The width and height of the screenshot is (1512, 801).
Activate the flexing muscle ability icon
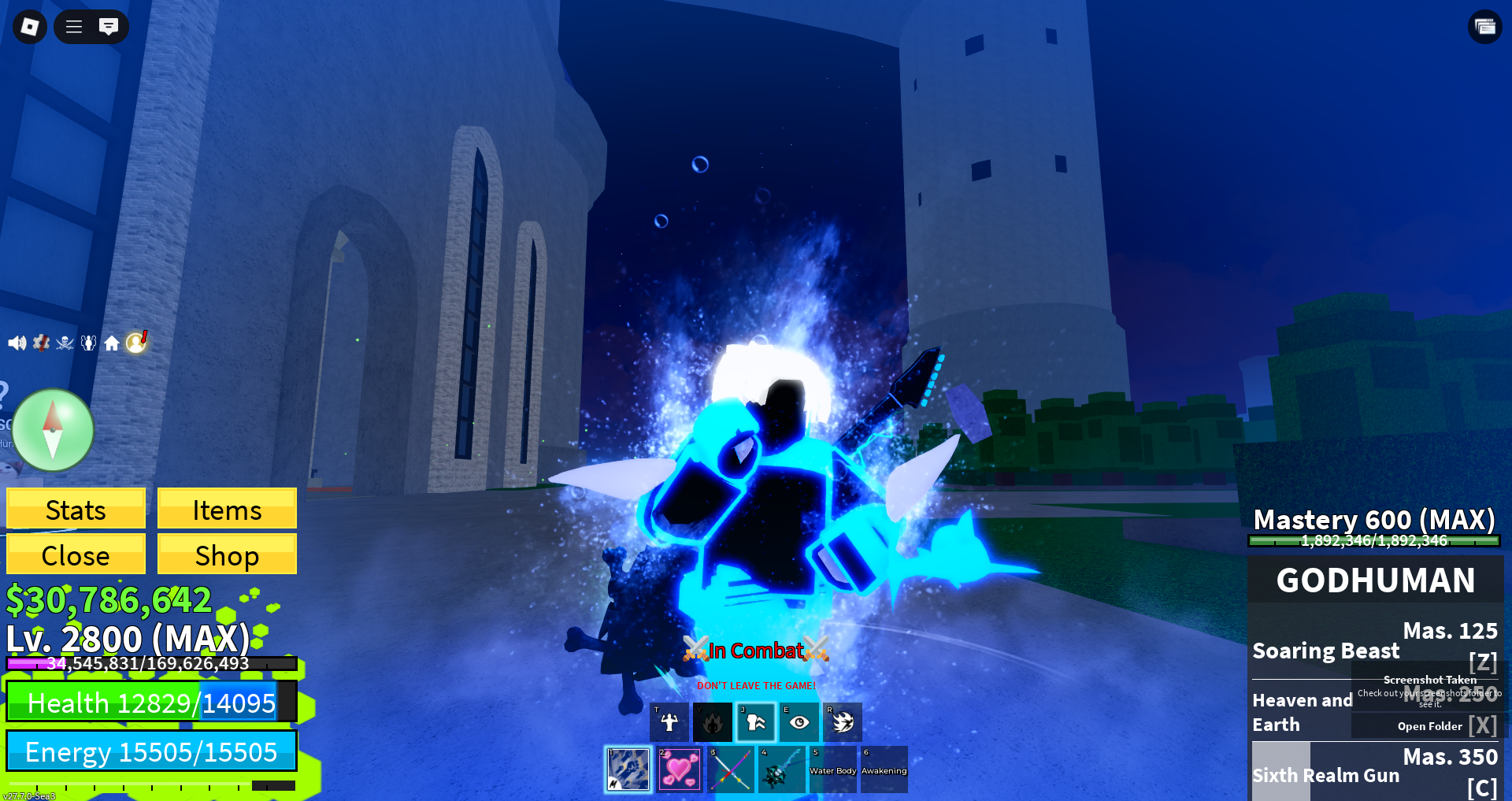[x=669, y=722]
